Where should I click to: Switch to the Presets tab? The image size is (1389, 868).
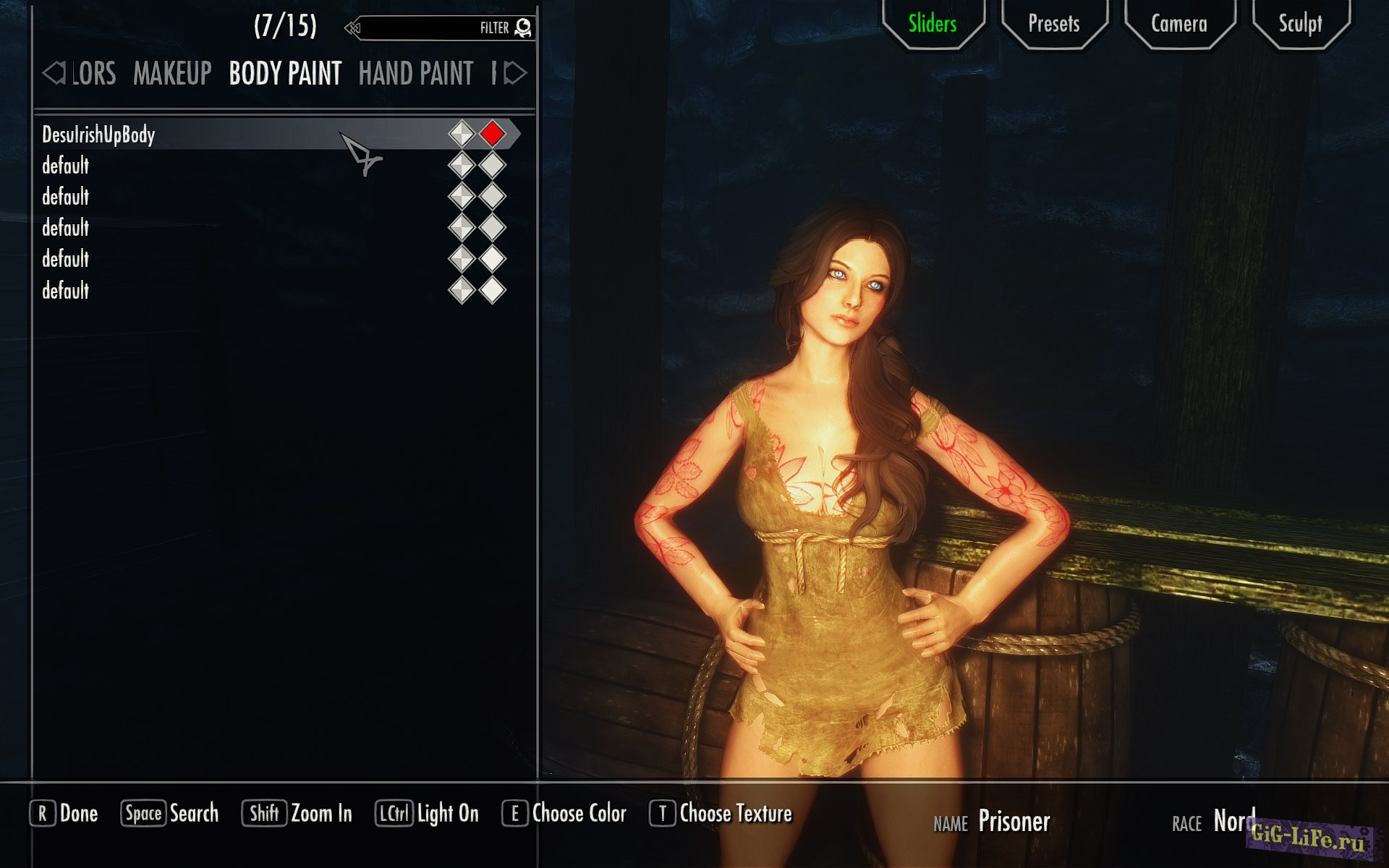tap(1053, 24)
